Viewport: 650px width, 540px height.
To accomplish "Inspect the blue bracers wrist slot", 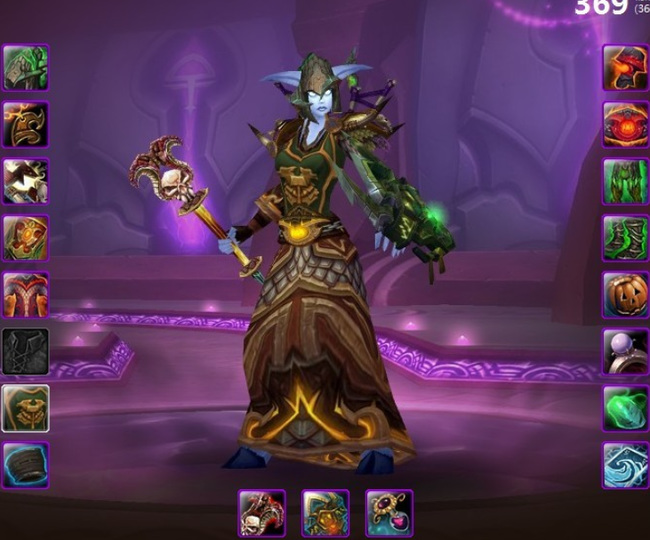I will tap(25, 466).
